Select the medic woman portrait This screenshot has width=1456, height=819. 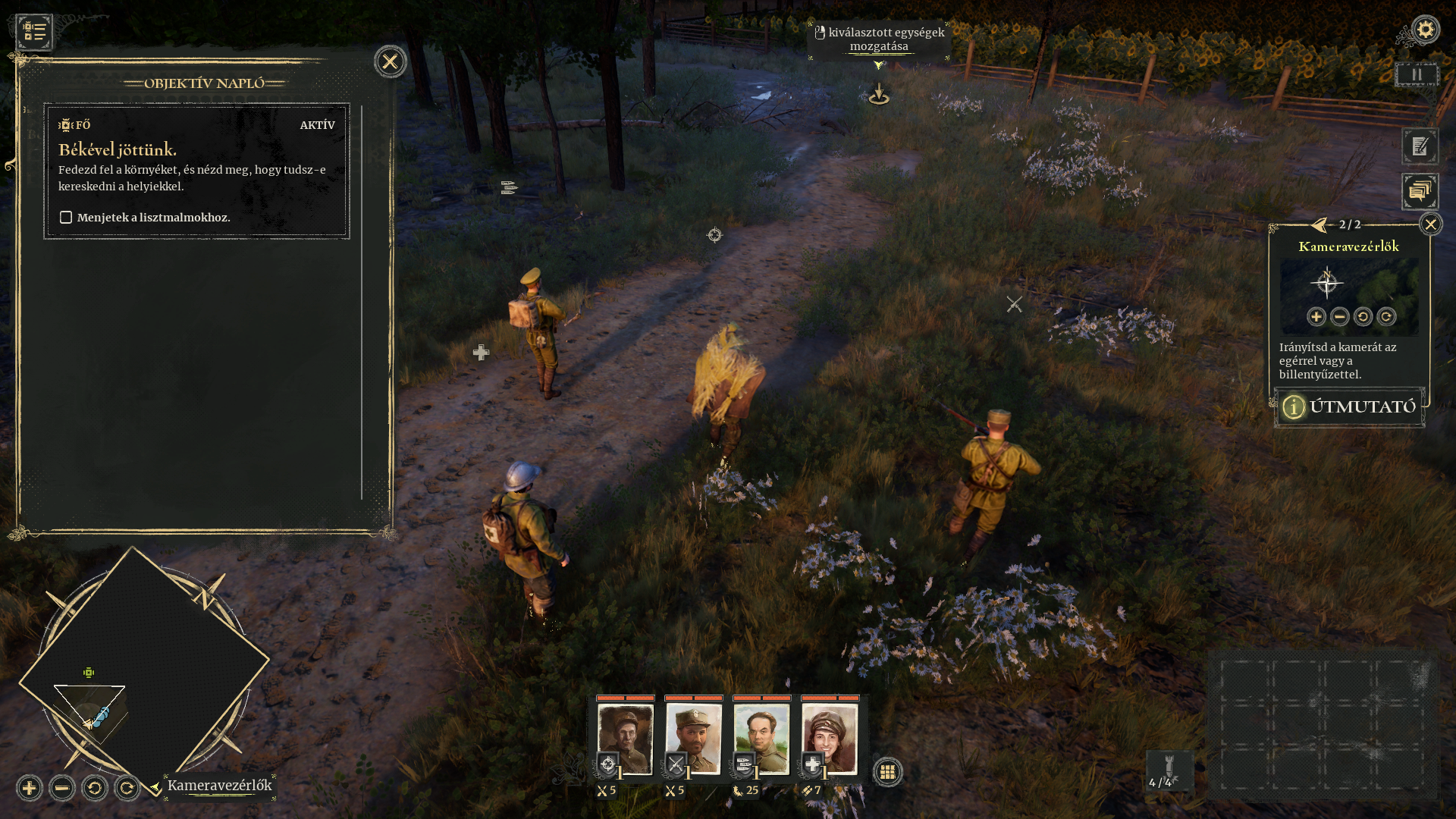click(830, 739)
